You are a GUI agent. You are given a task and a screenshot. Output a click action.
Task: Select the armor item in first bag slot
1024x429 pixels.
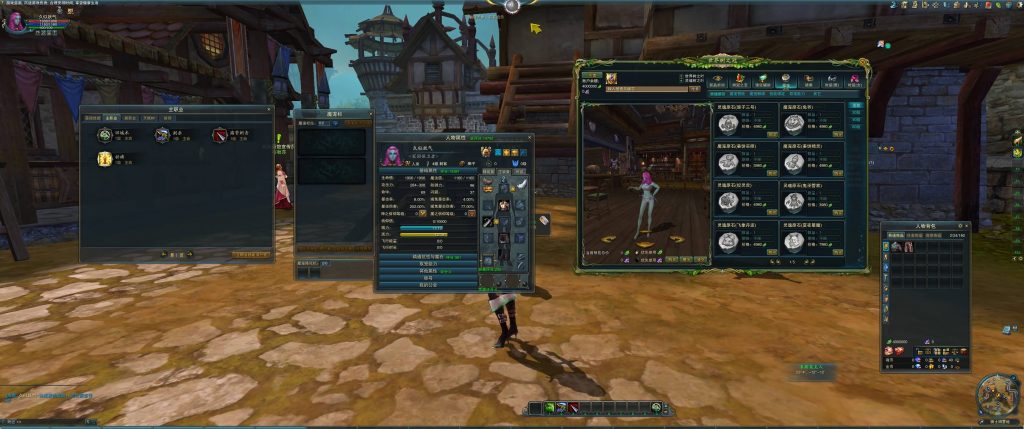(x=894, y=247)
